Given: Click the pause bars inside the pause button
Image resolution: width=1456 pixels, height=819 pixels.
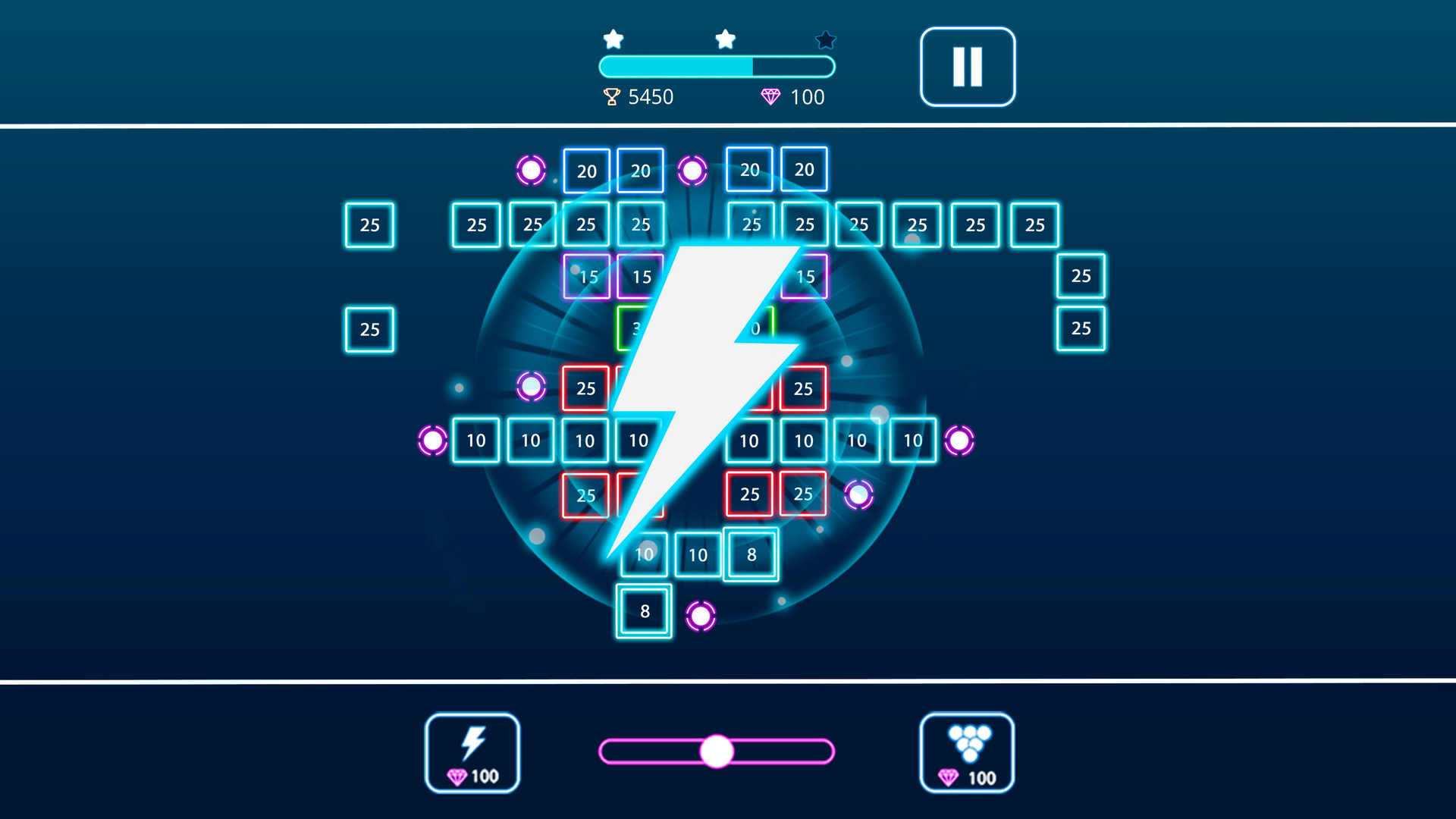Looking at the screenshot, I should point(967,66).
